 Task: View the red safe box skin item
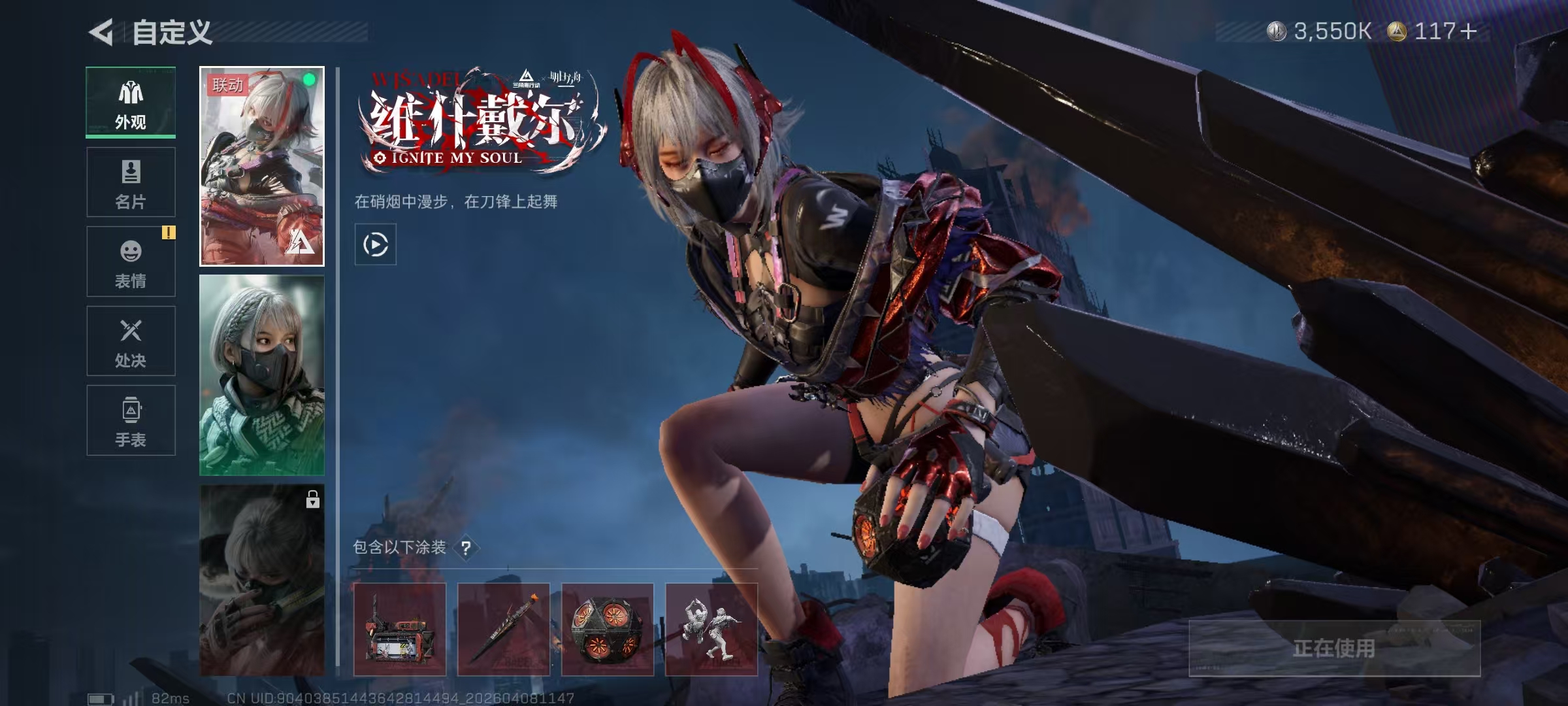click(x=400, y=630)
